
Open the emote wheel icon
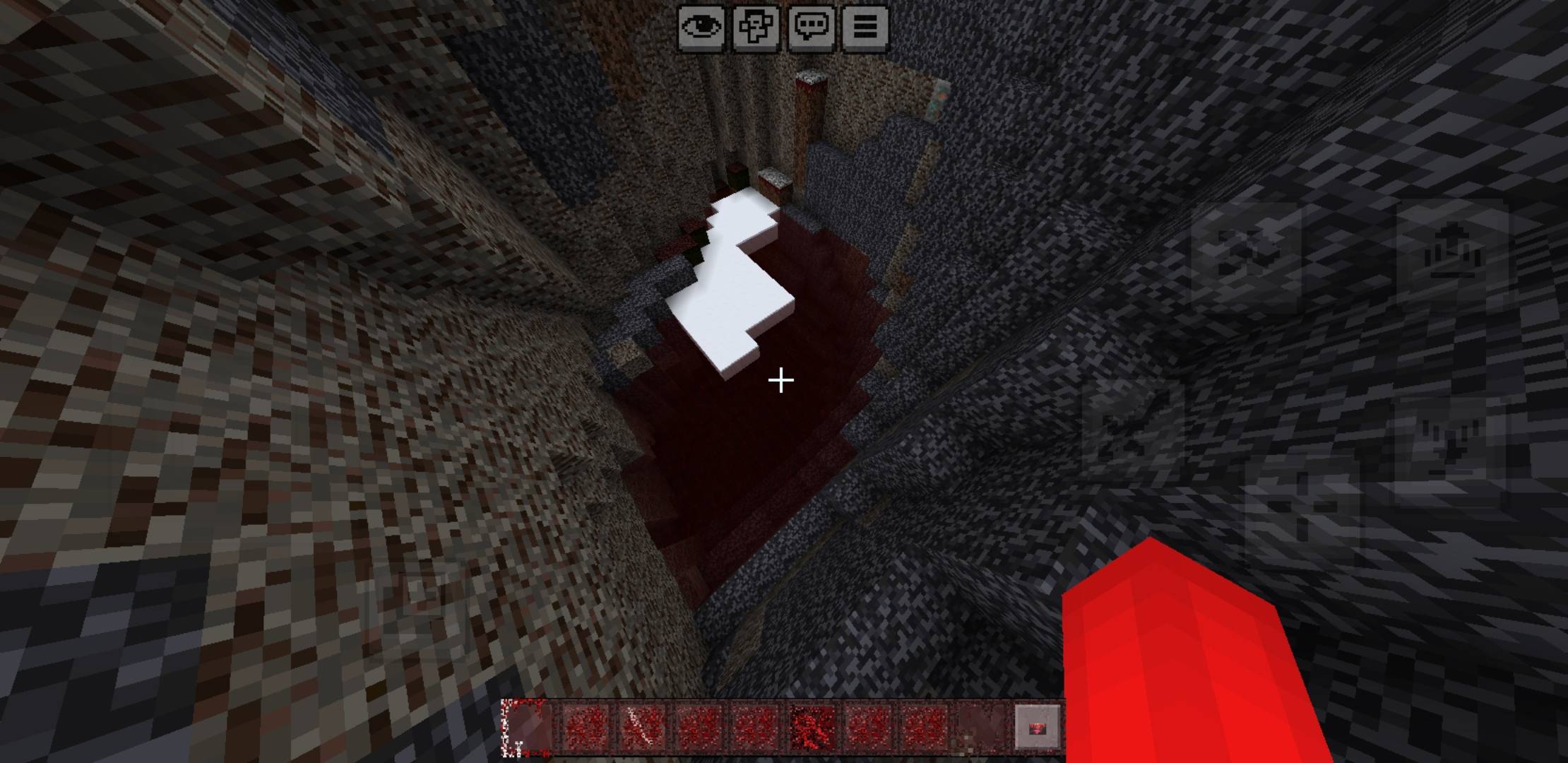[x=754, y=27]
